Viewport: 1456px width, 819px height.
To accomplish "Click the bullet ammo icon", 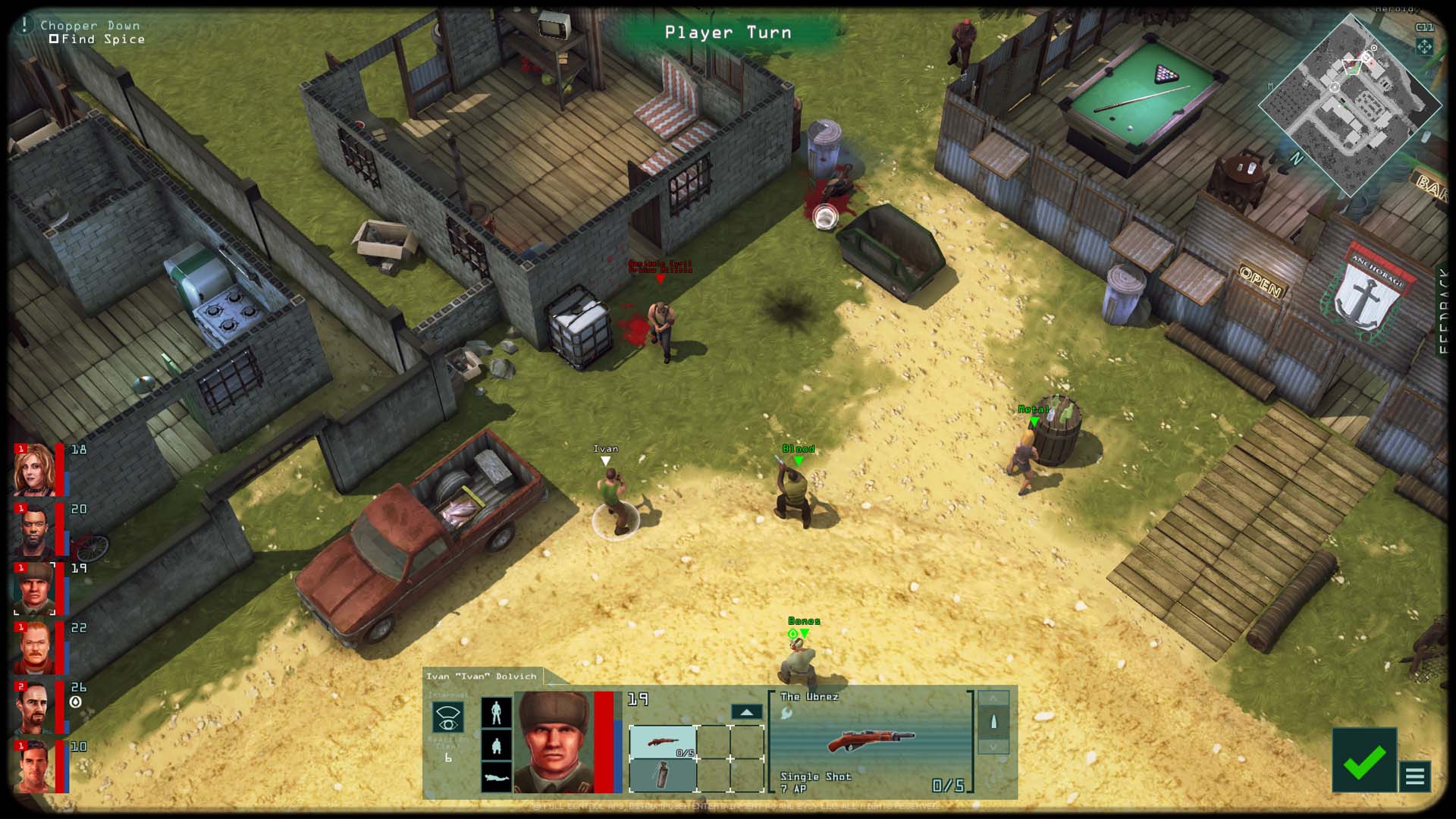I will pos(993,721).
